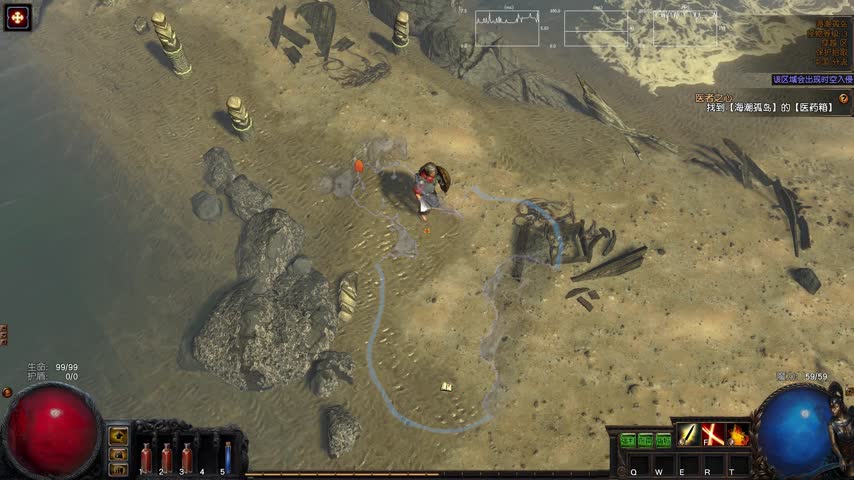This screenshot has height=480, width=854.
Task: Click the gold up-arrow button beside the life orb
Action: pyautogui.click(x=119, y=435)
